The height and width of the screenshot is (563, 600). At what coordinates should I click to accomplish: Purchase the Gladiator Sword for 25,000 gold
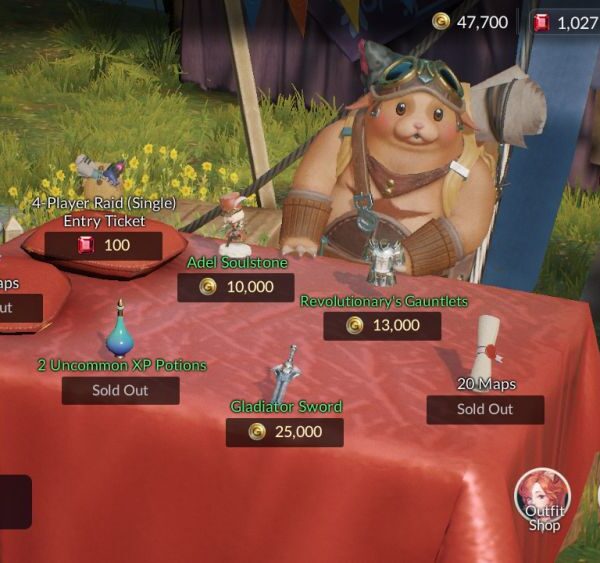pos(284,432)
